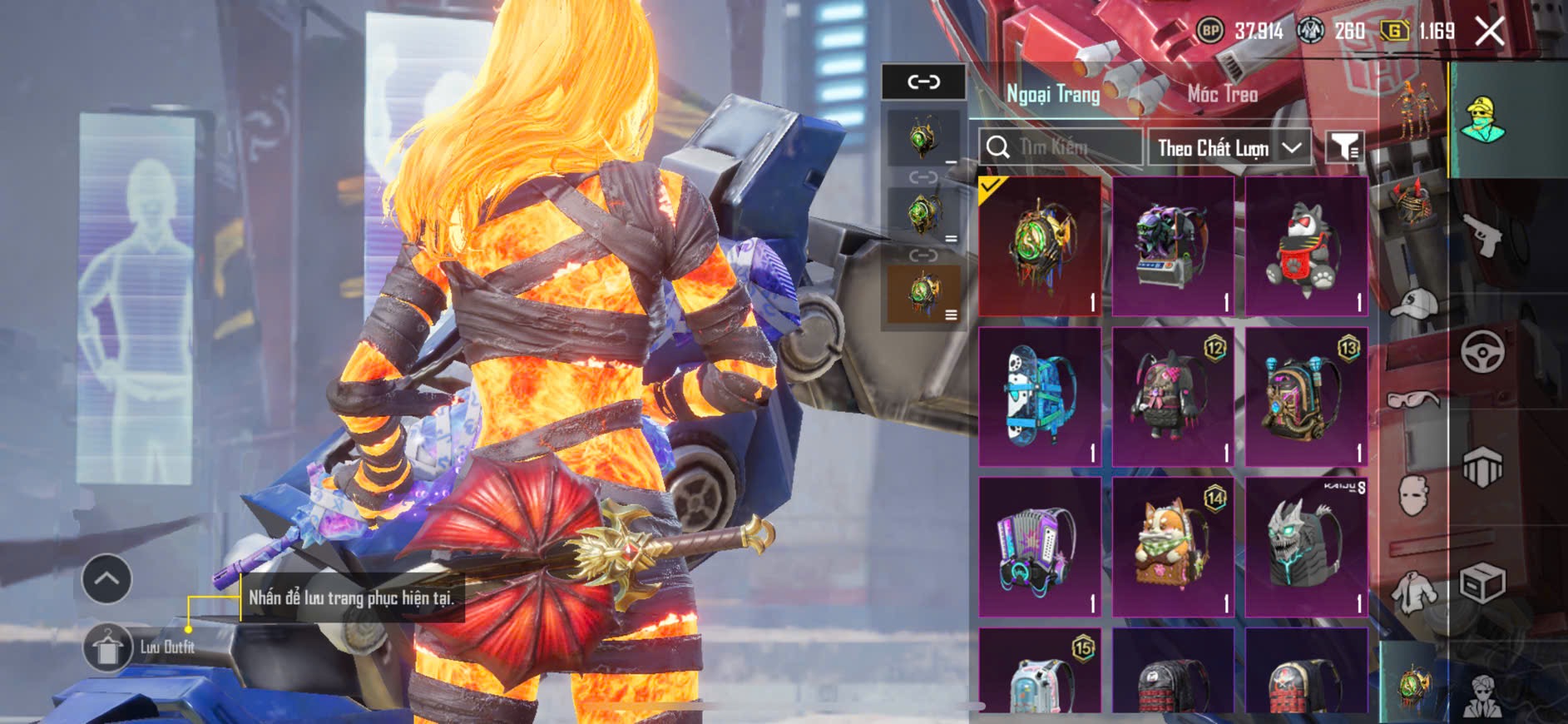
Task: Switch to the Ngoại Trang tab
Action: click(1053, 94)
